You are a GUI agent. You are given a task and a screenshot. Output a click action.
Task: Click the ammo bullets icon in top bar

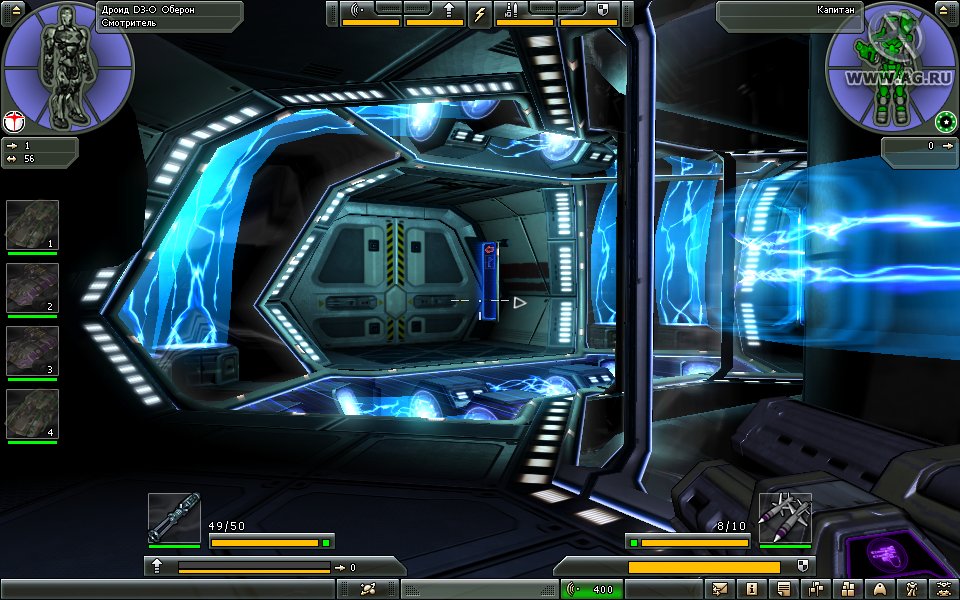tap(511, 10)
